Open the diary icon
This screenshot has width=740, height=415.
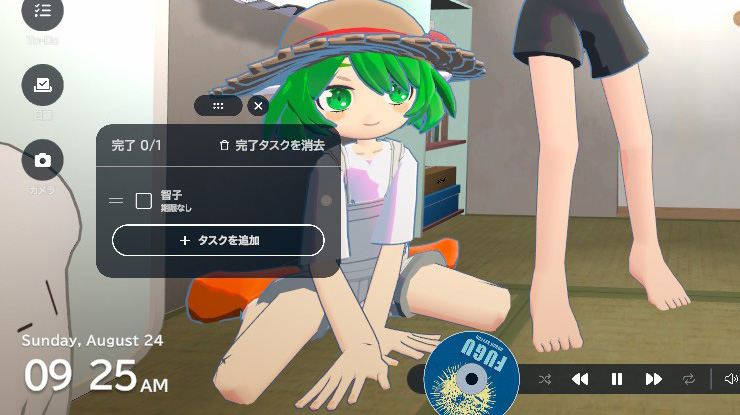pos(42,86)
